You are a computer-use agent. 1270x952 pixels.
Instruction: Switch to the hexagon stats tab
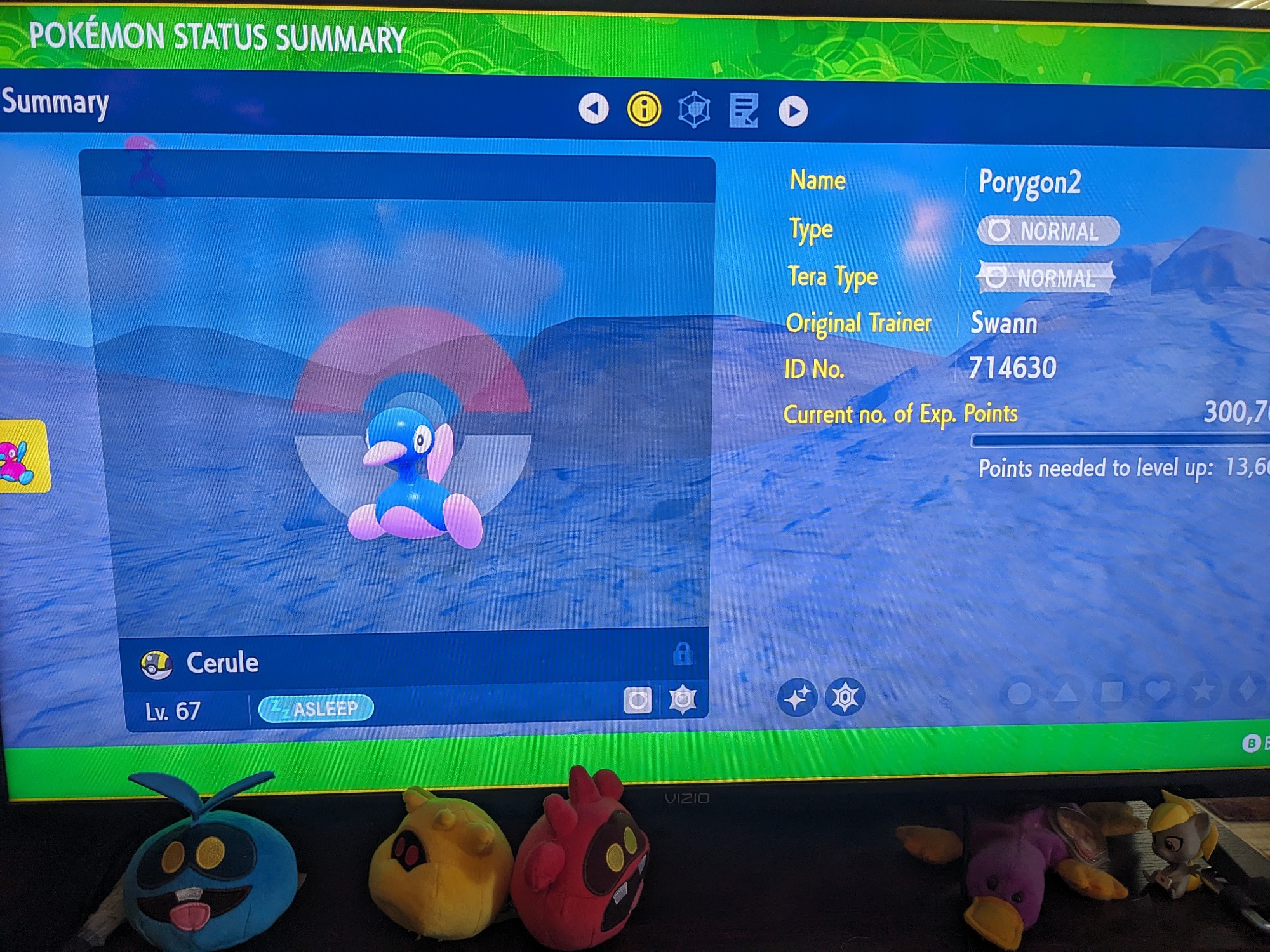click(x=694, y=110)
